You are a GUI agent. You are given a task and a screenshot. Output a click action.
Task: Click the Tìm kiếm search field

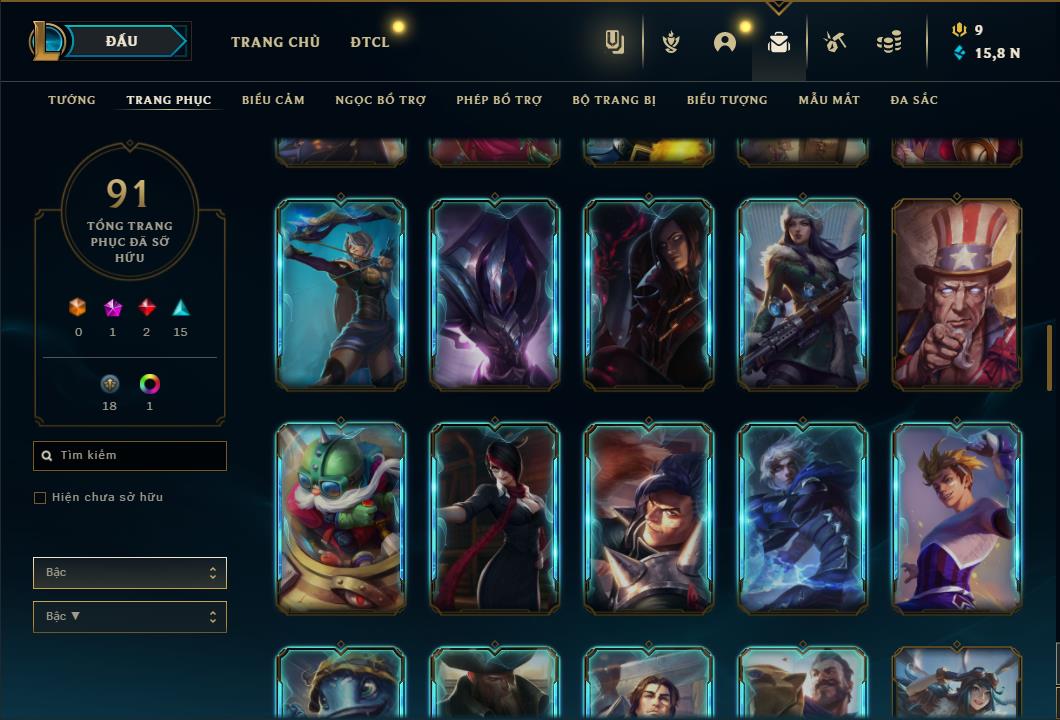[x=130, y=456]
